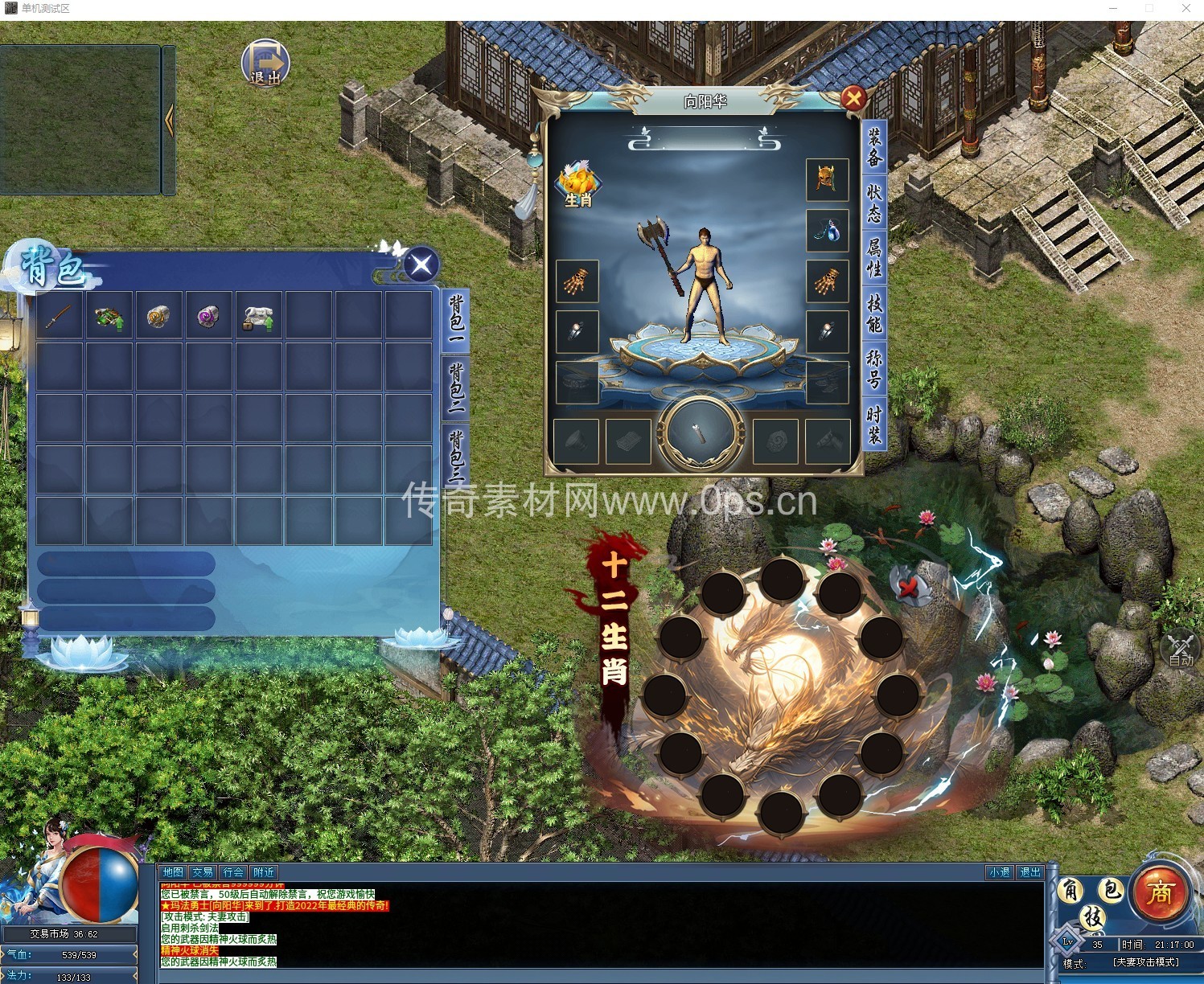Screen dimensions: 1204x984
Task: Close the 背包 inventory window
Action: (x=421, y=264)
